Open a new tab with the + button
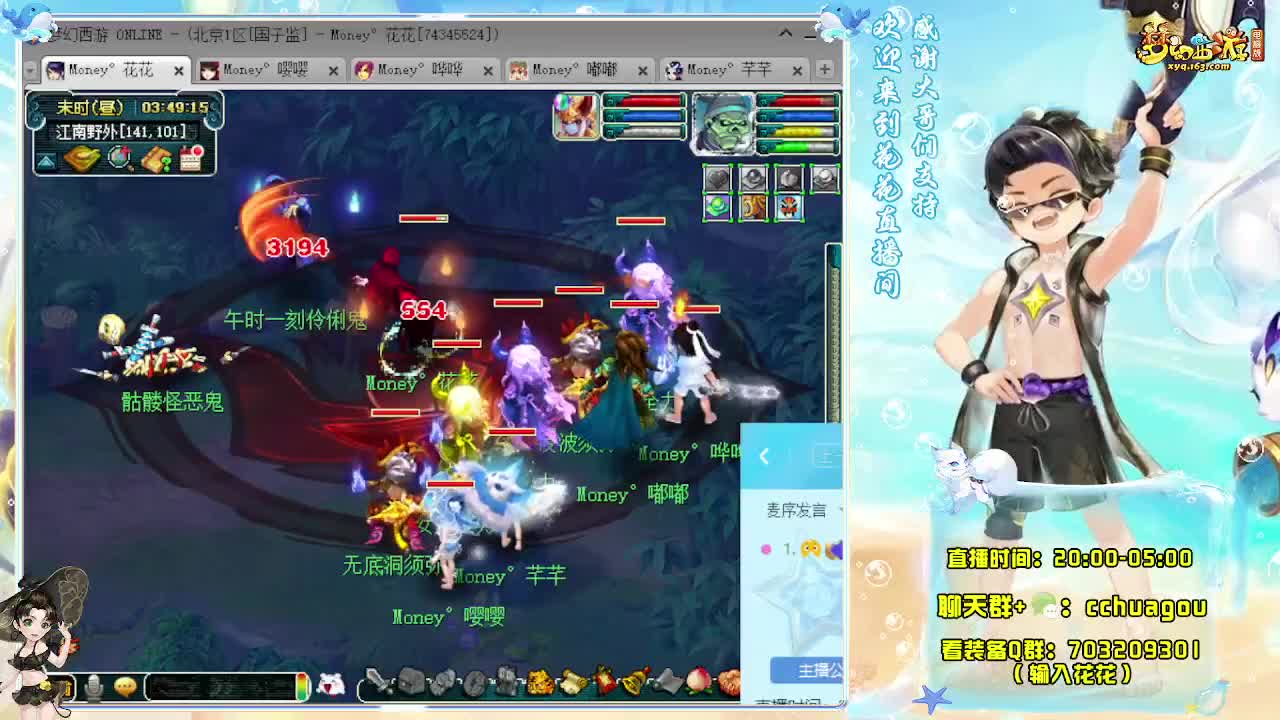The width and height of the screenshot is (1280, 720). tap(822, 71)
